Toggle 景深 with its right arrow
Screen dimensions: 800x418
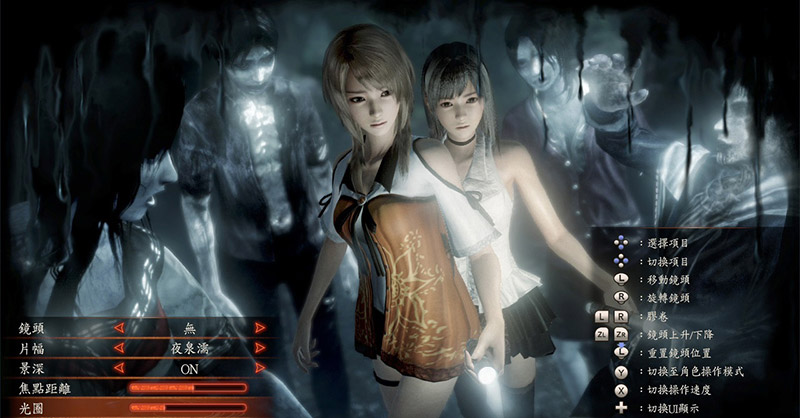(x=260, y=369)
